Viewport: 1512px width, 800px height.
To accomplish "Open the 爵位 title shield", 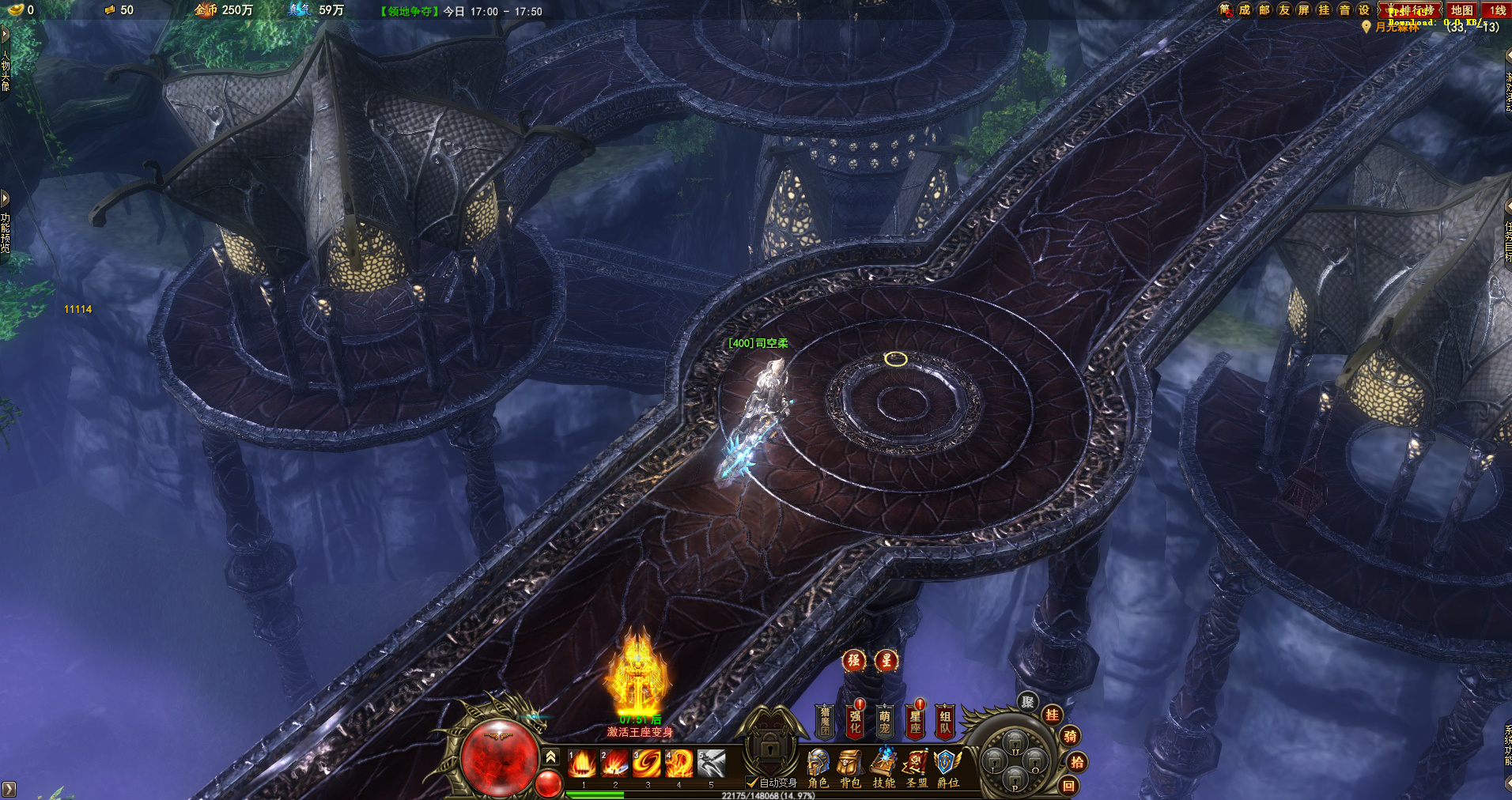I will click(x=947, y=768).
